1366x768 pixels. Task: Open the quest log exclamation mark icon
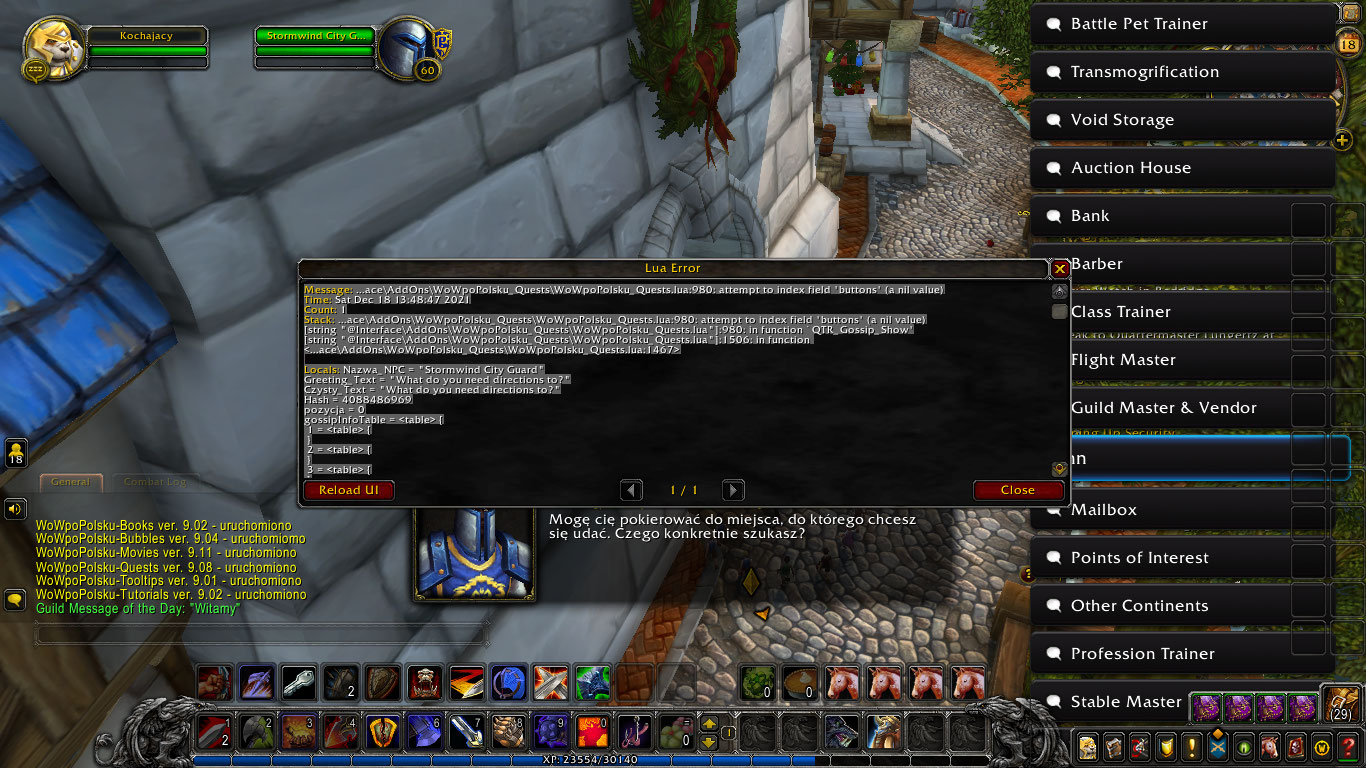click(x=1192, y=747)
